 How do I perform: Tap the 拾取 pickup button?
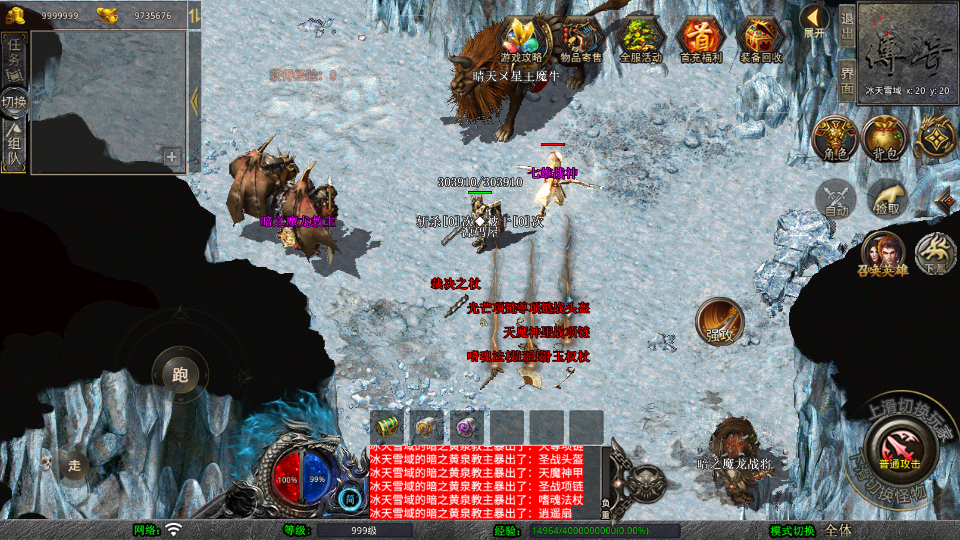pos(886,199)
